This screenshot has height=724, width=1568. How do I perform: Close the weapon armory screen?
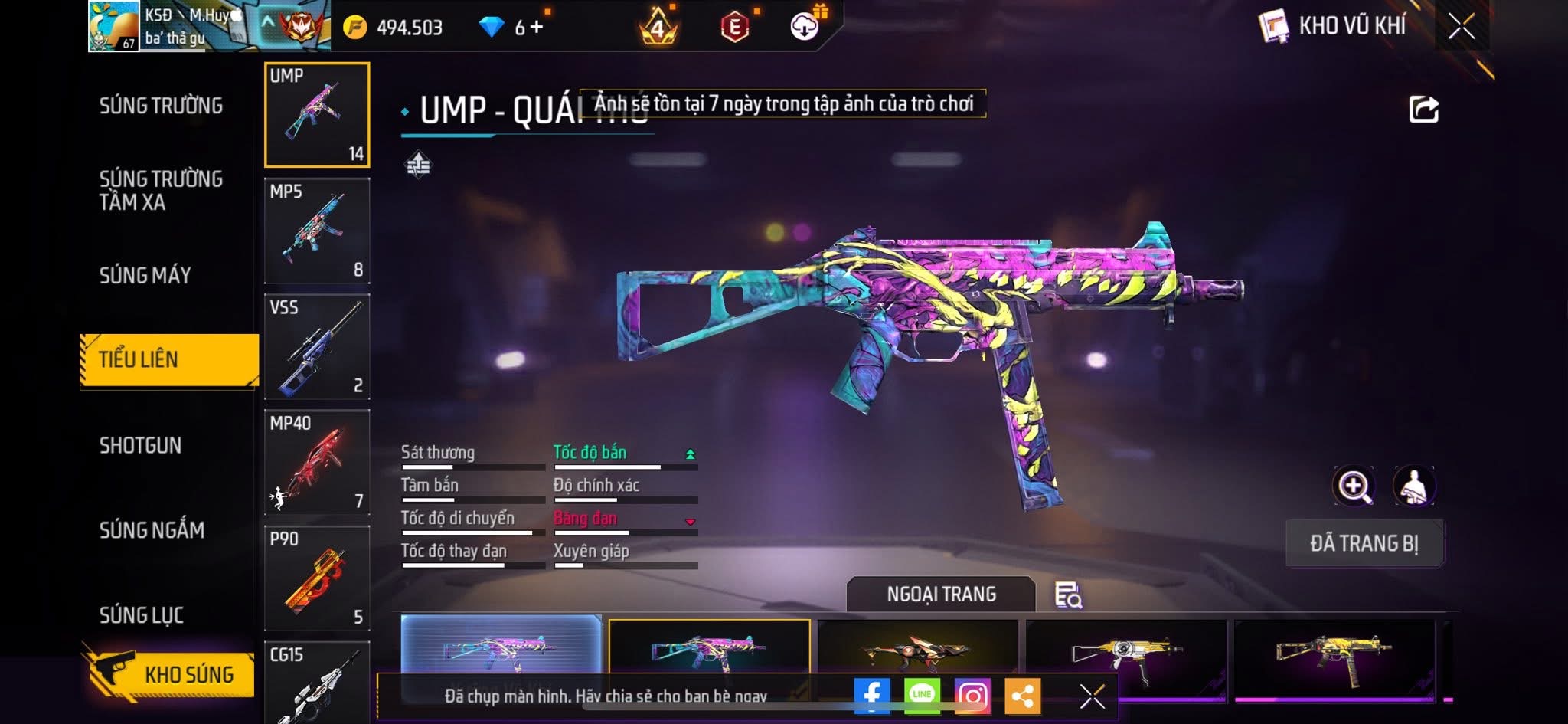(x=1461, y=27)
